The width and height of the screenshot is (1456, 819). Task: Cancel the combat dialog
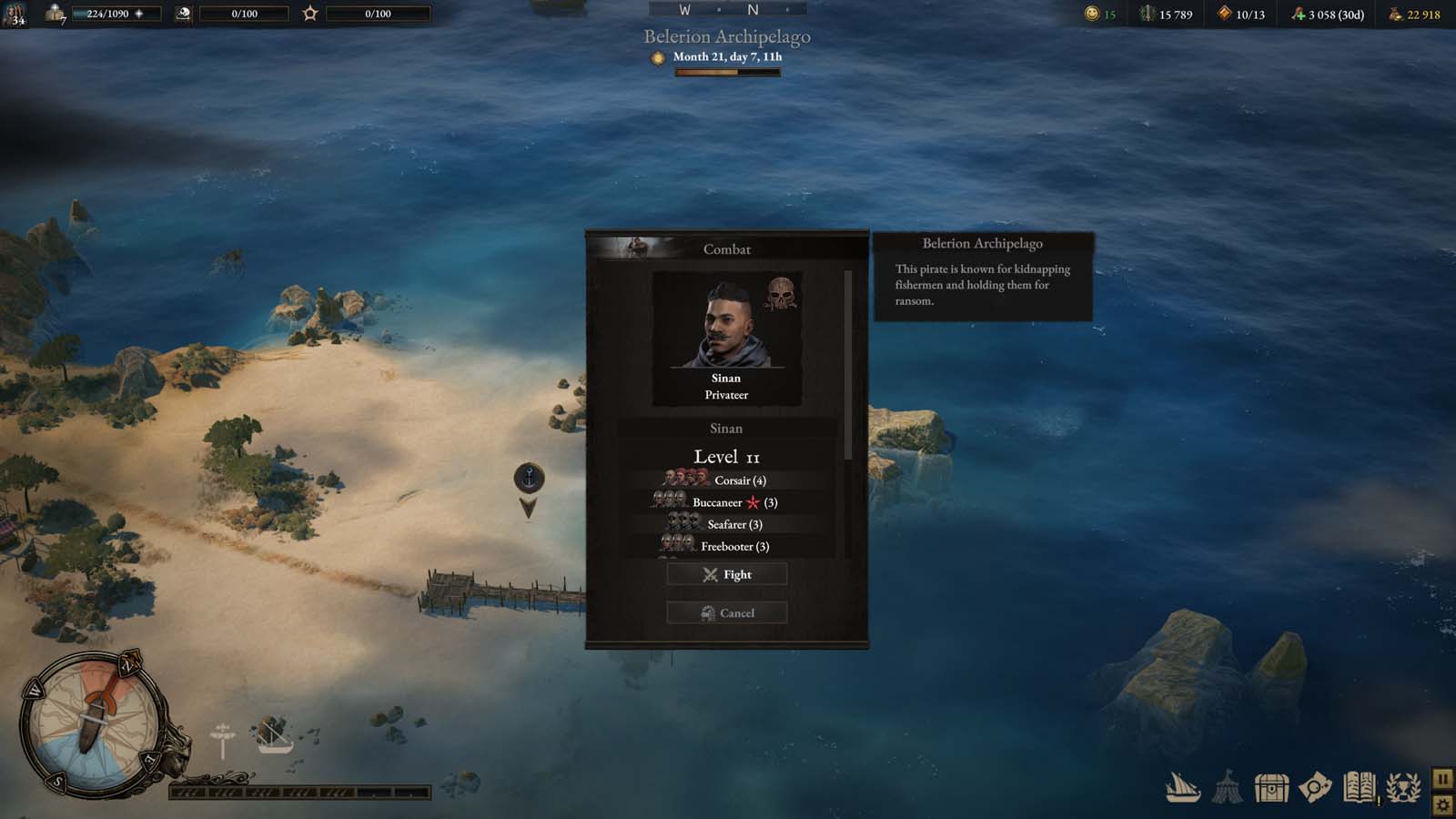point(726,612)
